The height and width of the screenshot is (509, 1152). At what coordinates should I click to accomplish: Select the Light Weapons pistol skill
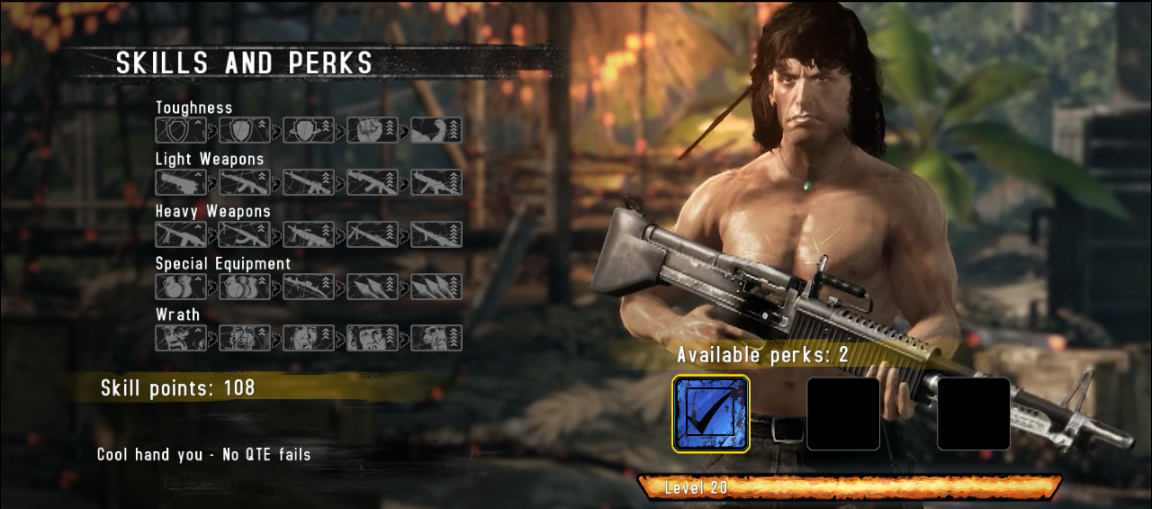click(181, 182)
